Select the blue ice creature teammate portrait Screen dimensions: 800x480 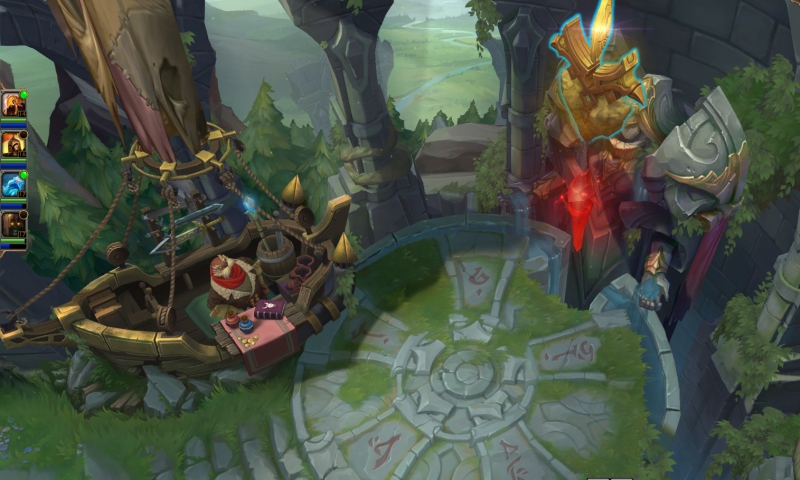pos(13,182)
